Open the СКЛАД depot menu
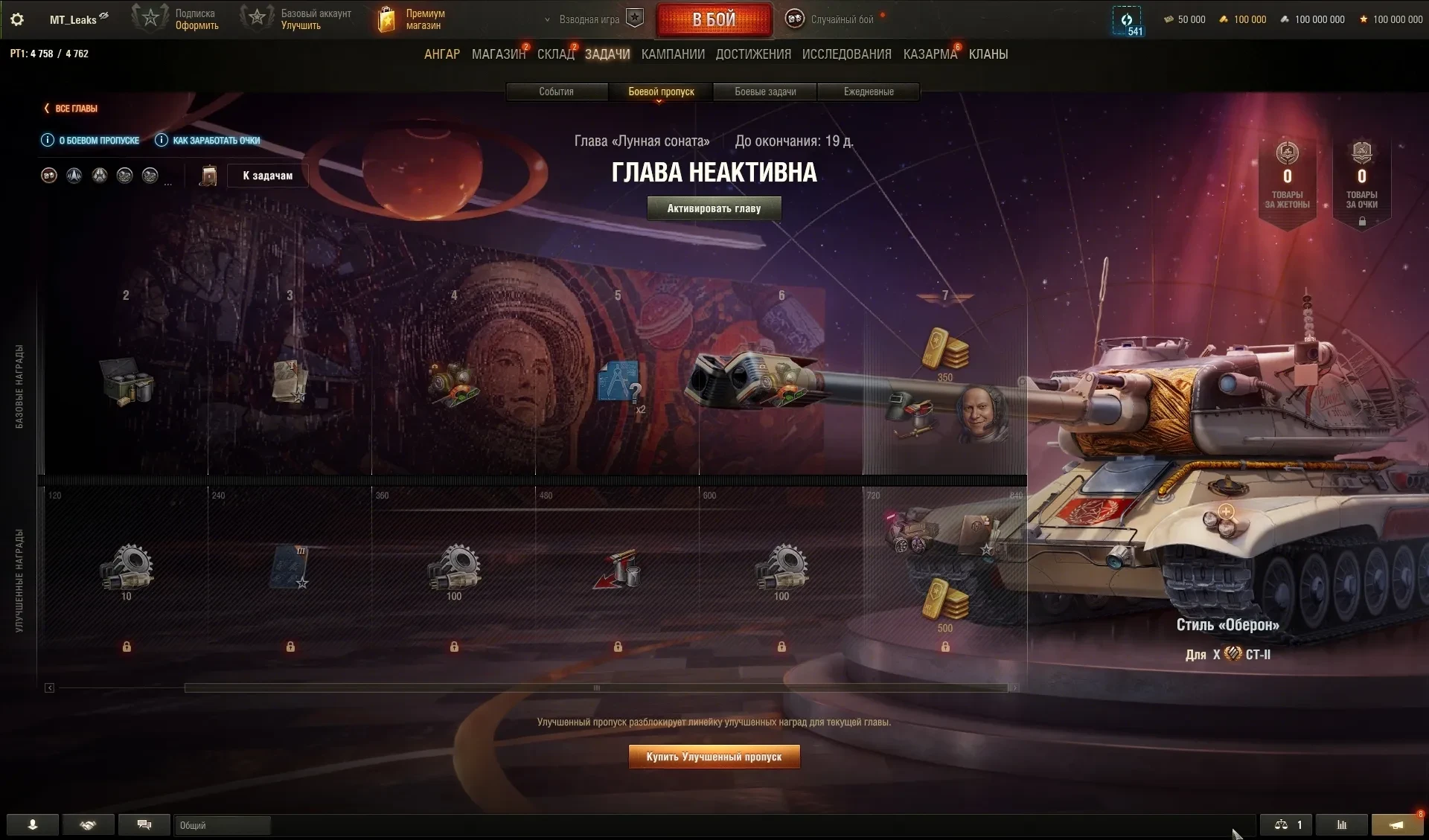 [555, 54]
